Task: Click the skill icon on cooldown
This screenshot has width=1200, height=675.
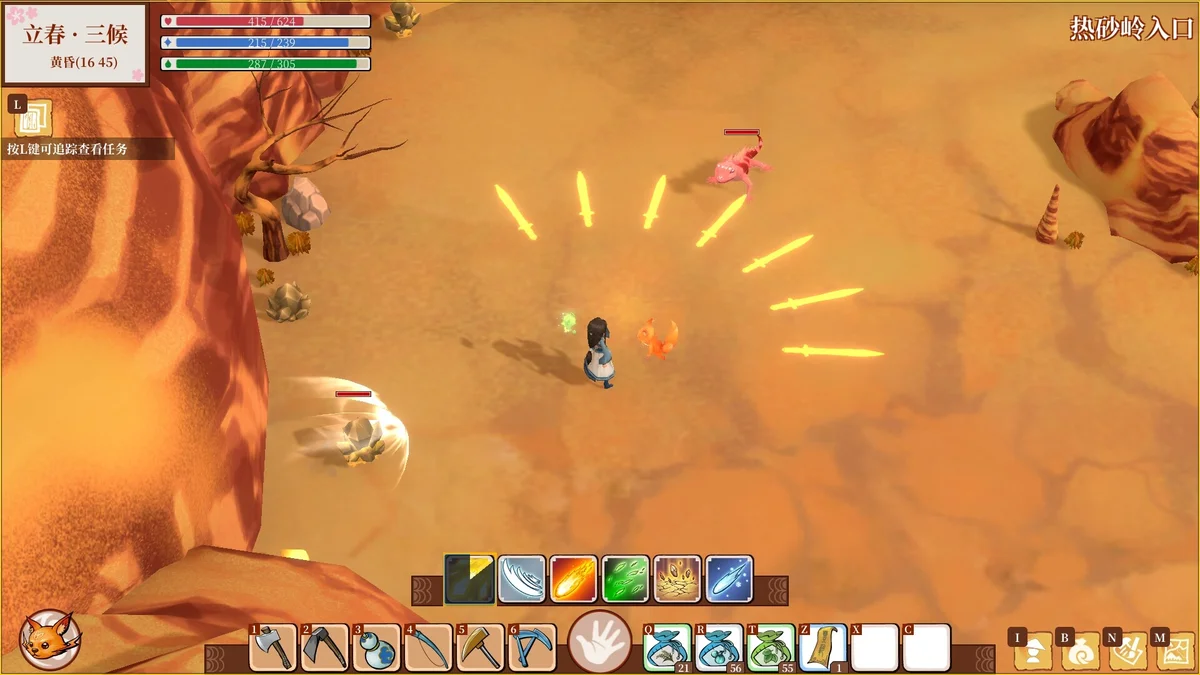Action: tap(470, 579)
